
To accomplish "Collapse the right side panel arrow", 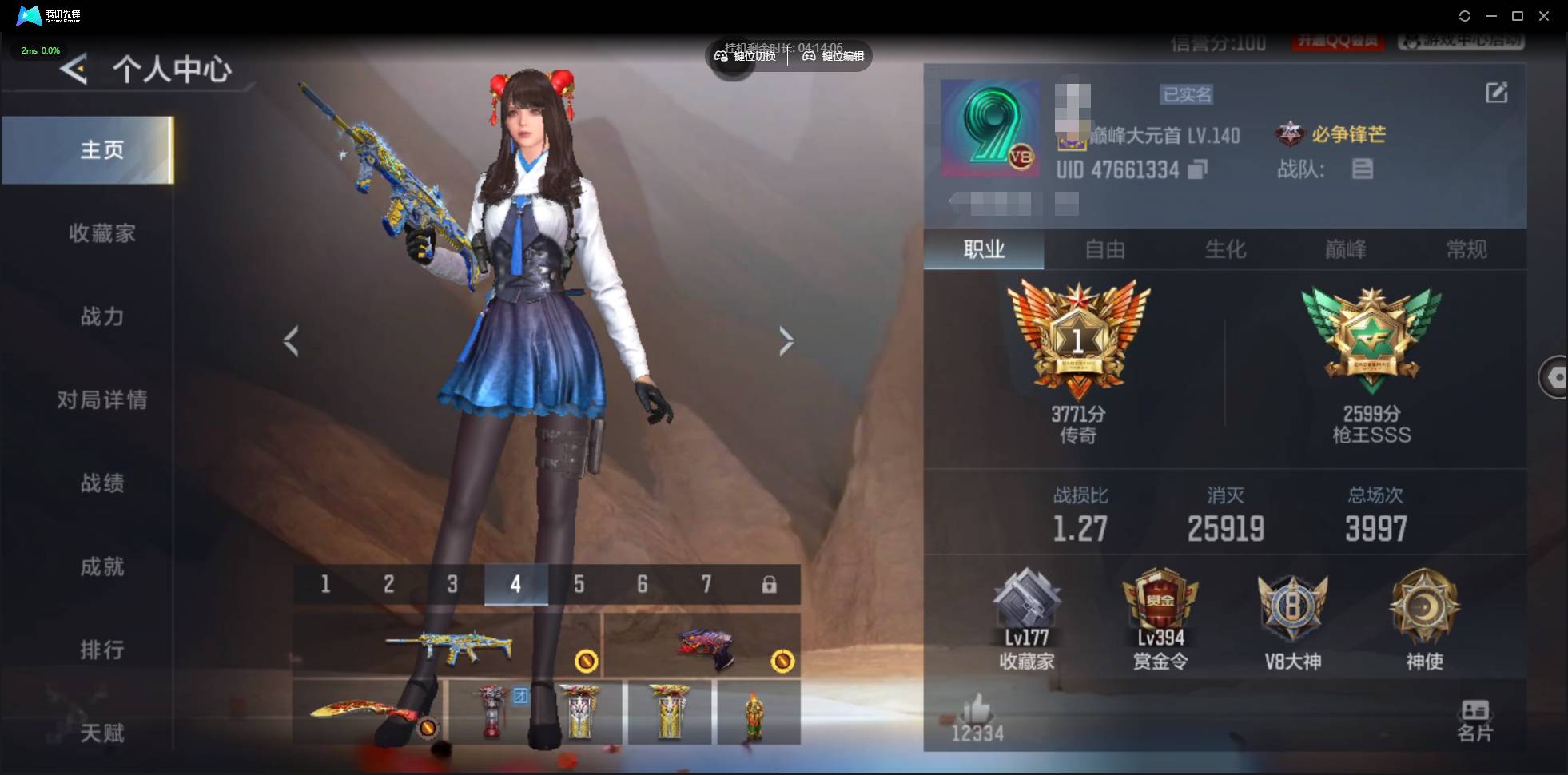I will [1556, 377].
